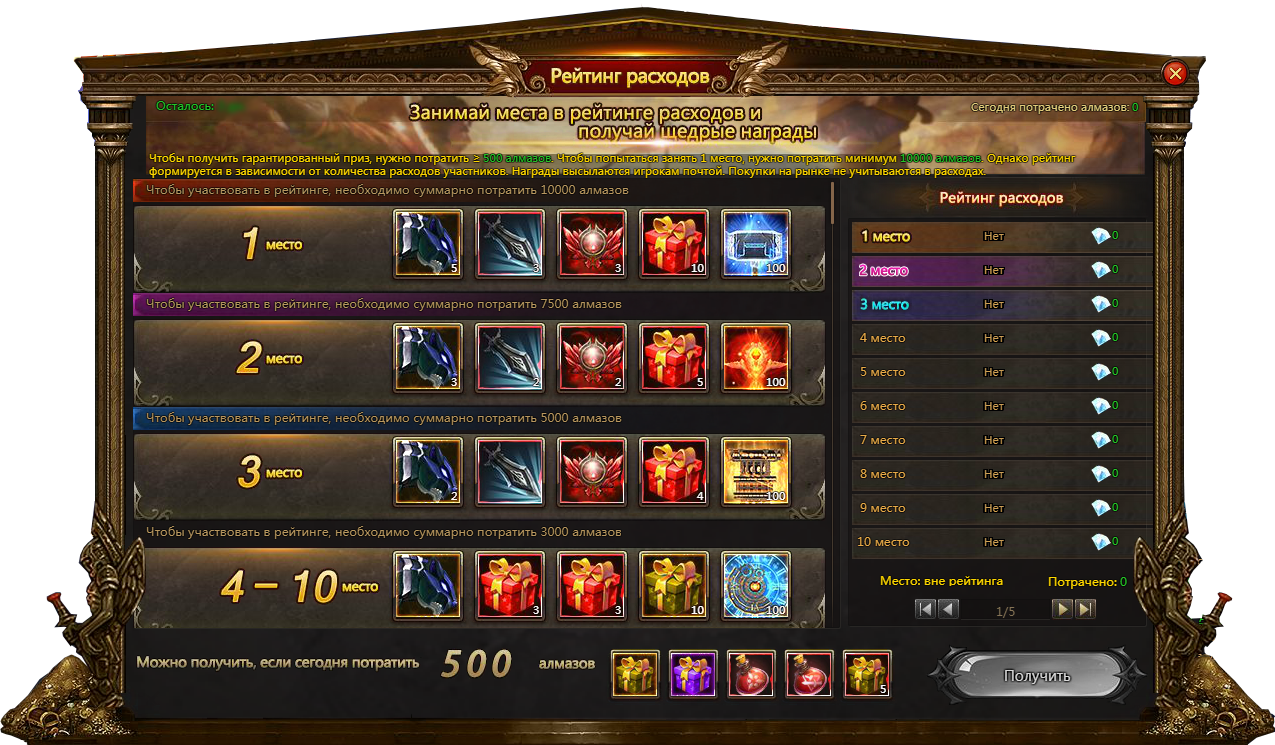Screen dimensions: 1275x745
Task: Go back to the previous ranking page
Action: 948,609
